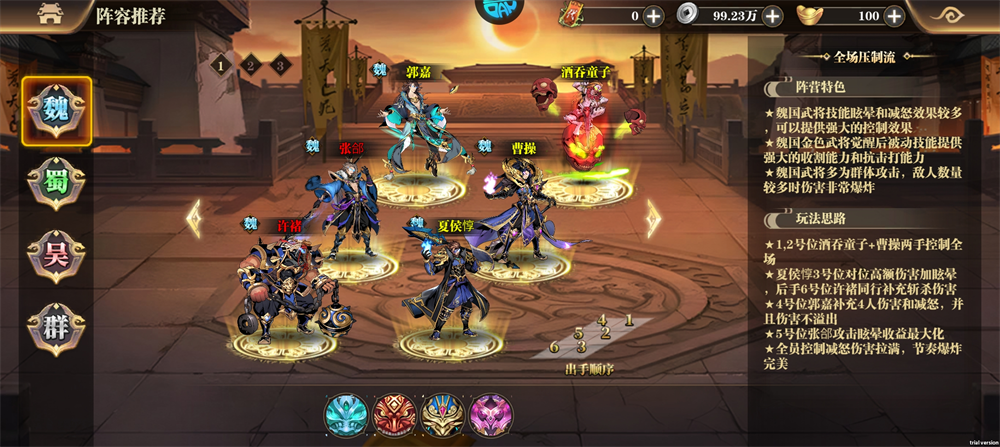Show lineup page 3
Viewport: 1000px width, 447px height.
(281, 65)
